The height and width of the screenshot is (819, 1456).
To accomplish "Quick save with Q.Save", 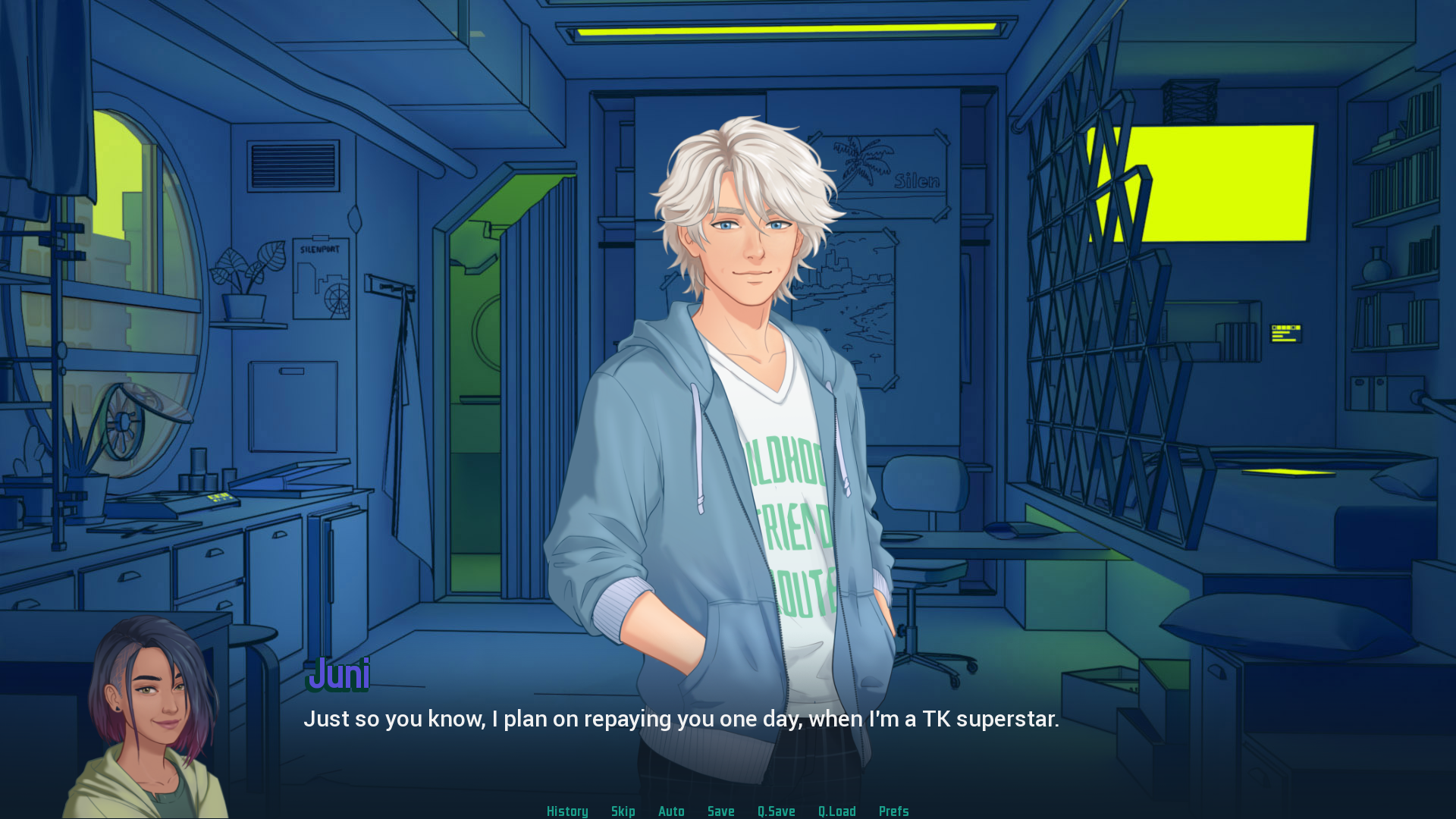I will coord(776,811).
